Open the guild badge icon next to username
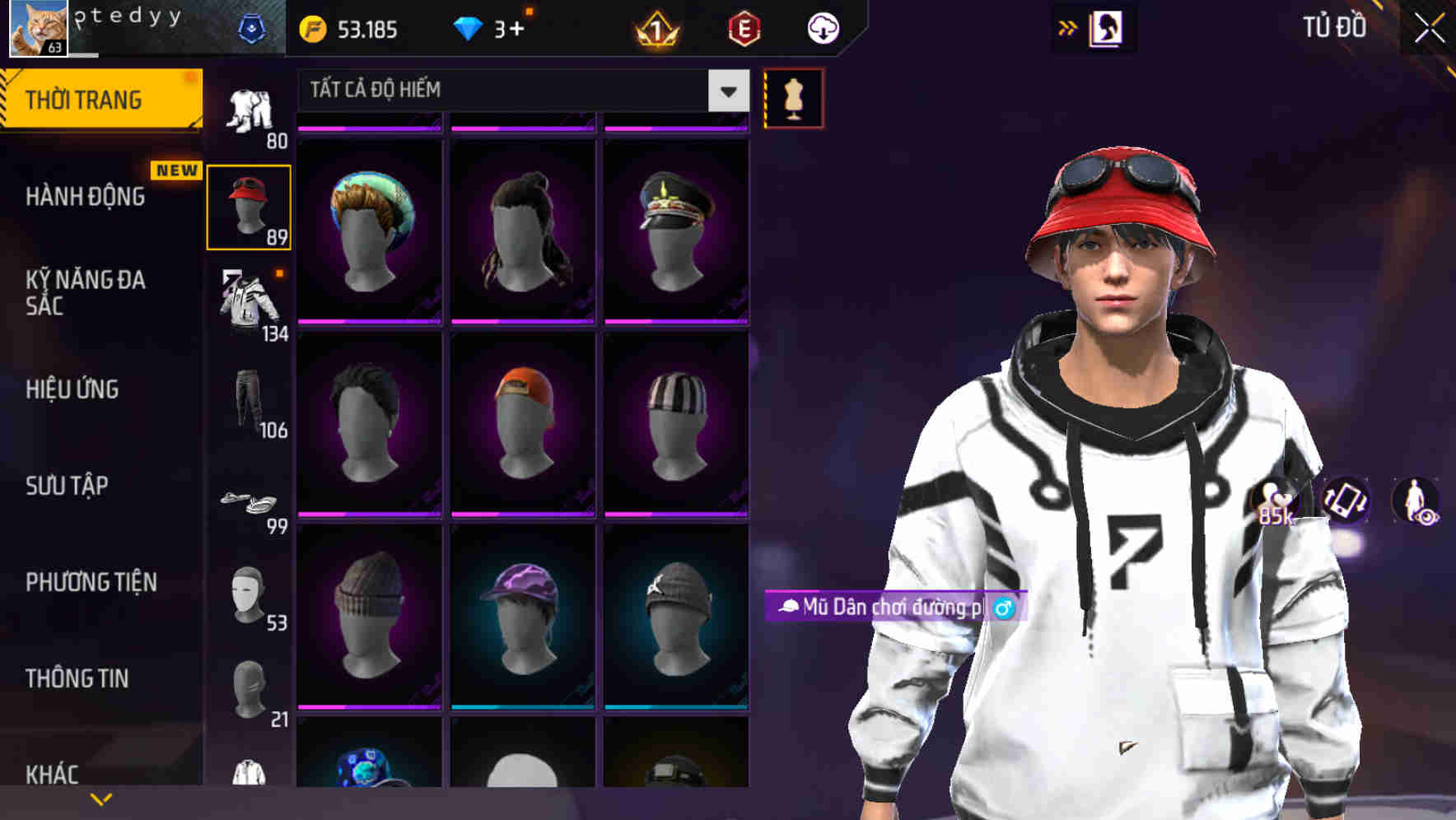Screen dimensions: 1456x820 tap(254, 27)
